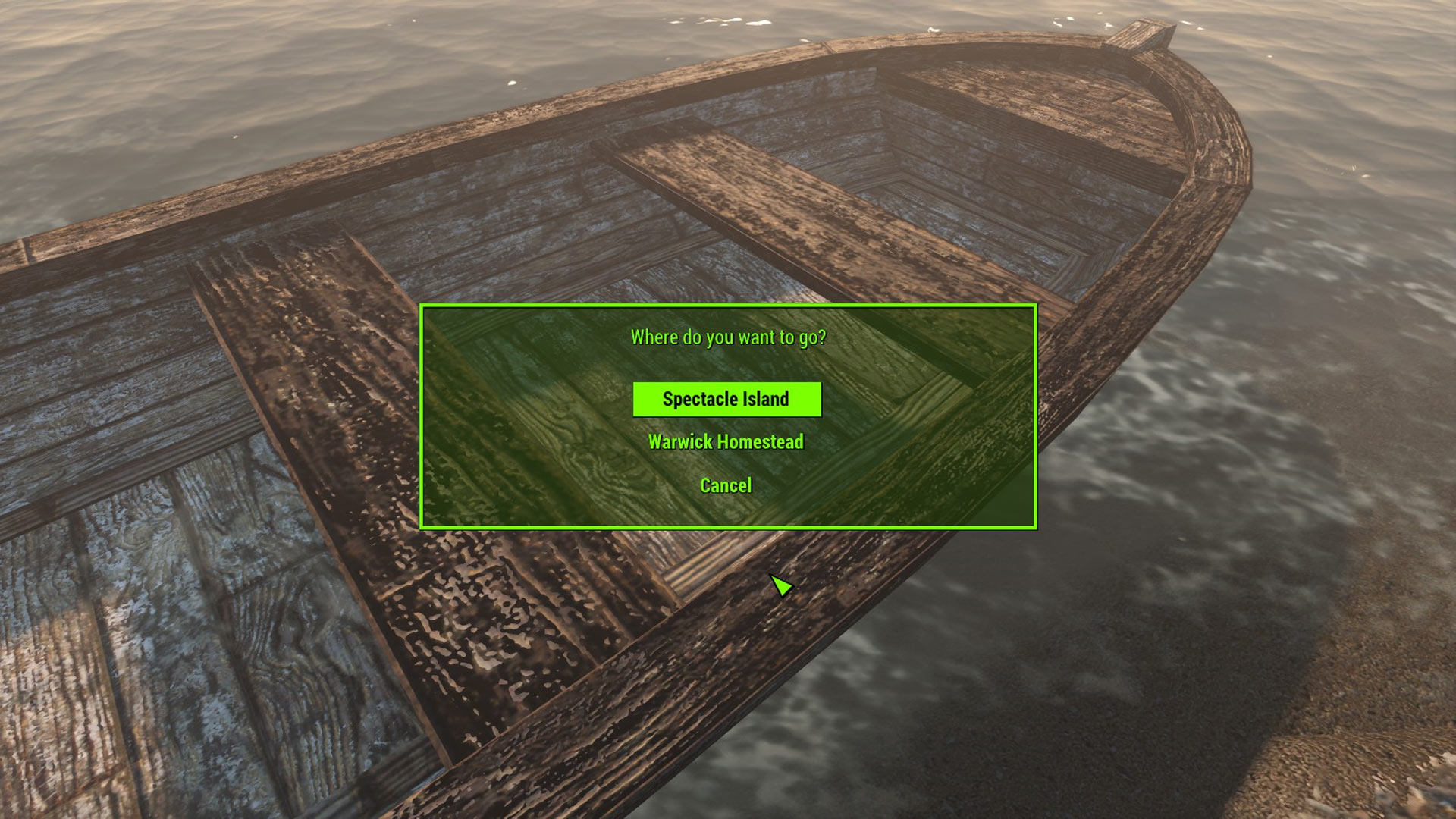Select Warwick Homestead travel option
The height and width of the screenshot is (819, 1456).
726,442
